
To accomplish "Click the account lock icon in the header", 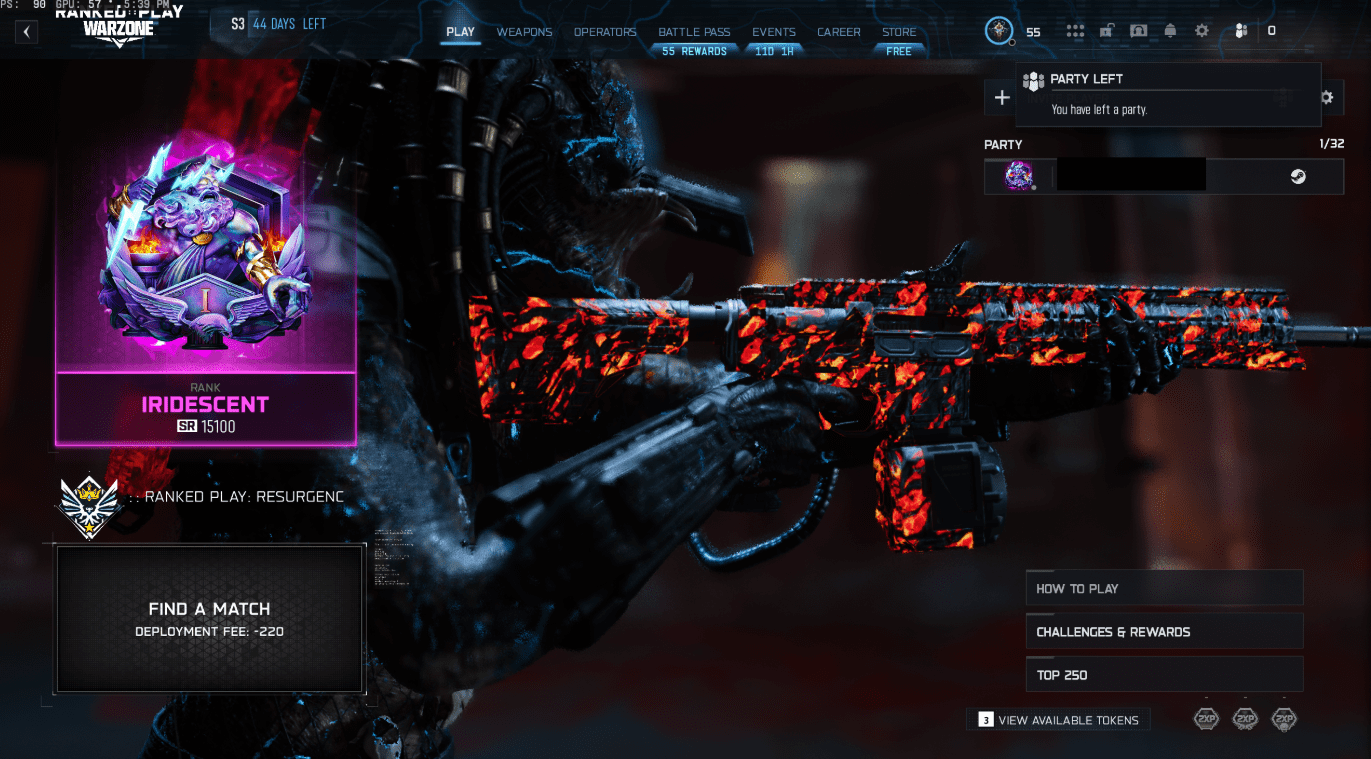I will coord(1107,31).
